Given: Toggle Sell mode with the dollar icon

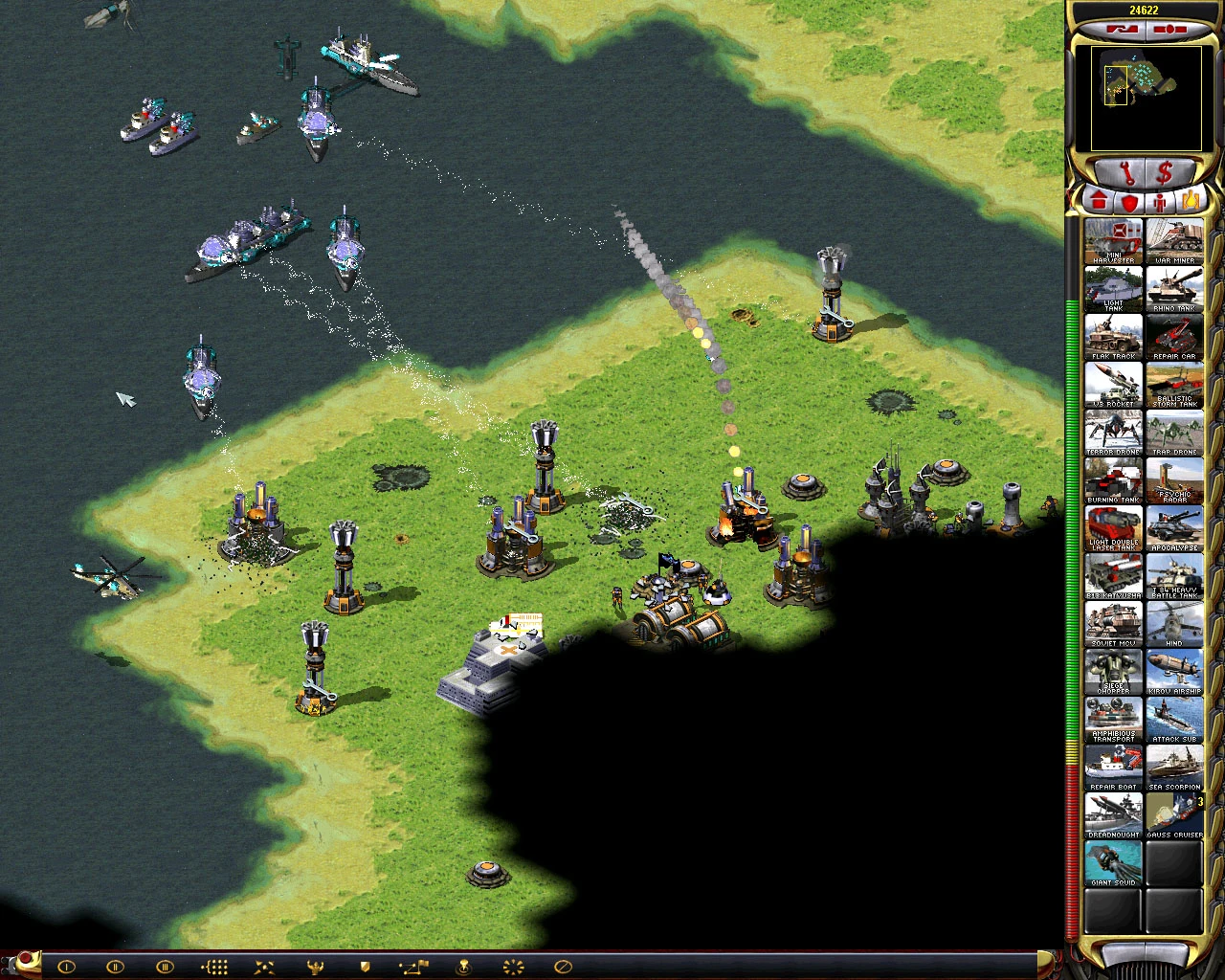Looking at the screenshot, I should 1164,173.
